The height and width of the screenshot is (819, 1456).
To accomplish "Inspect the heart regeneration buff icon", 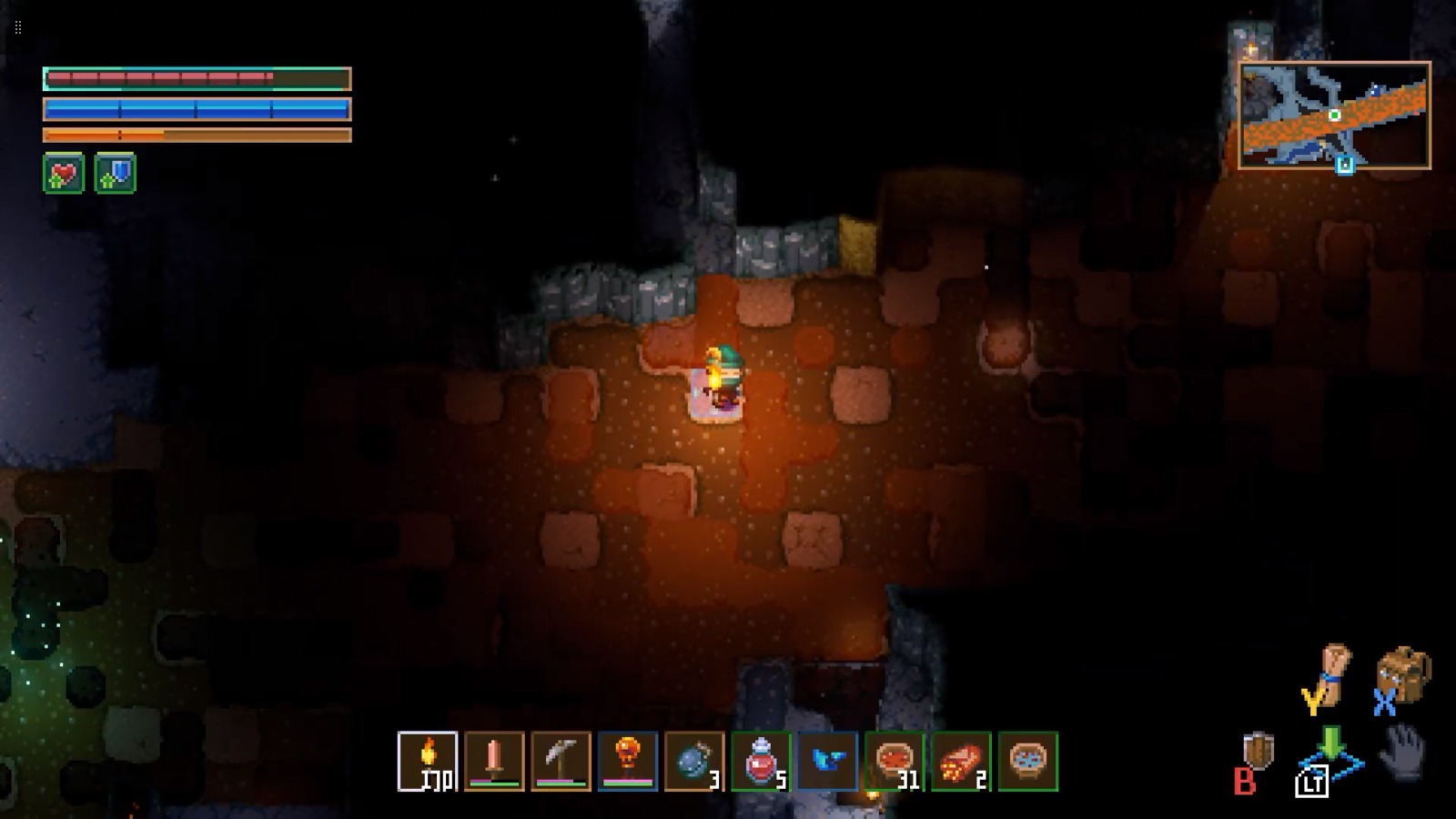I will (x=64, y=174).
